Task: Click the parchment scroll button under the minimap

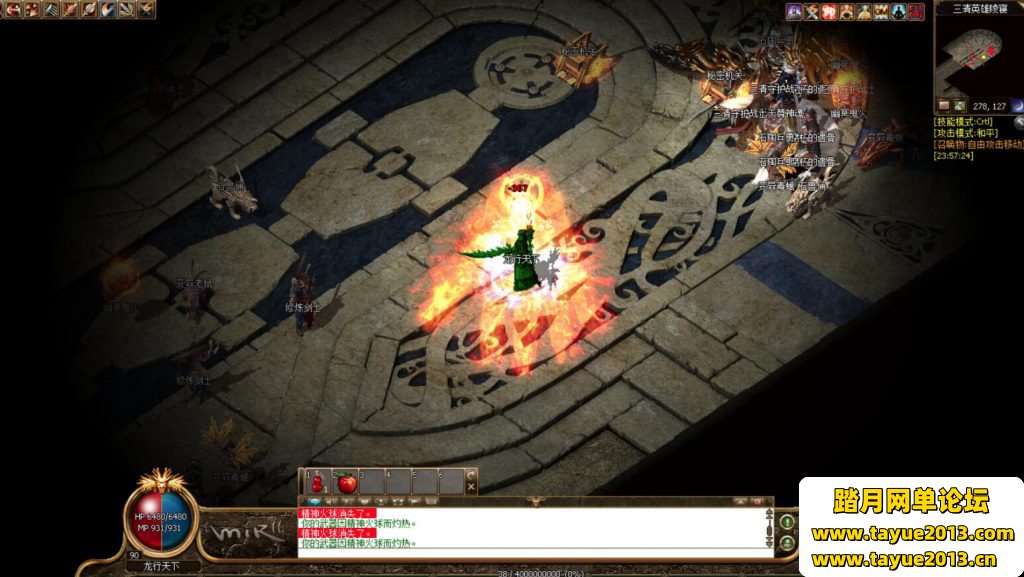Action: click(x=944, y=105)
